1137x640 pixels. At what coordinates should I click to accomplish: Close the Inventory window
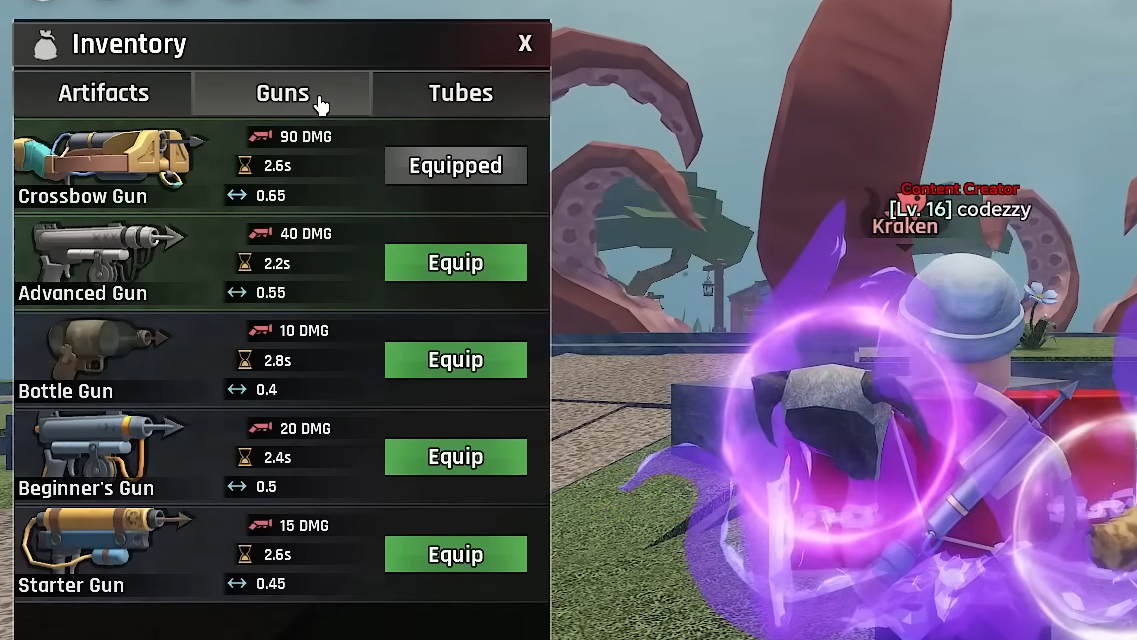525,44
